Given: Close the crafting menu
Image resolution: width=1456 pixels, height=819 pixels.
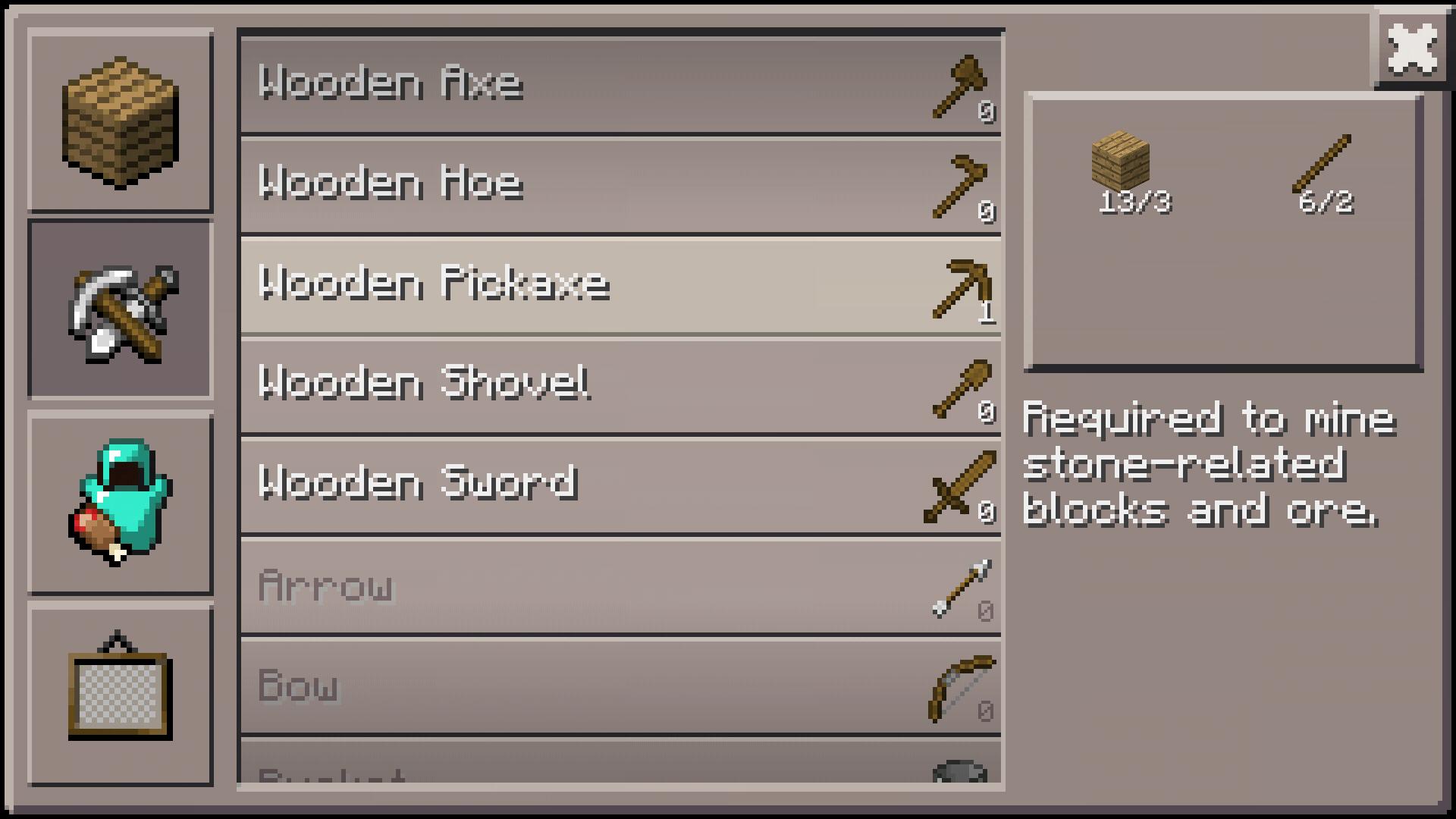Looking at the screenshot, I should [x=1414, y=49].
